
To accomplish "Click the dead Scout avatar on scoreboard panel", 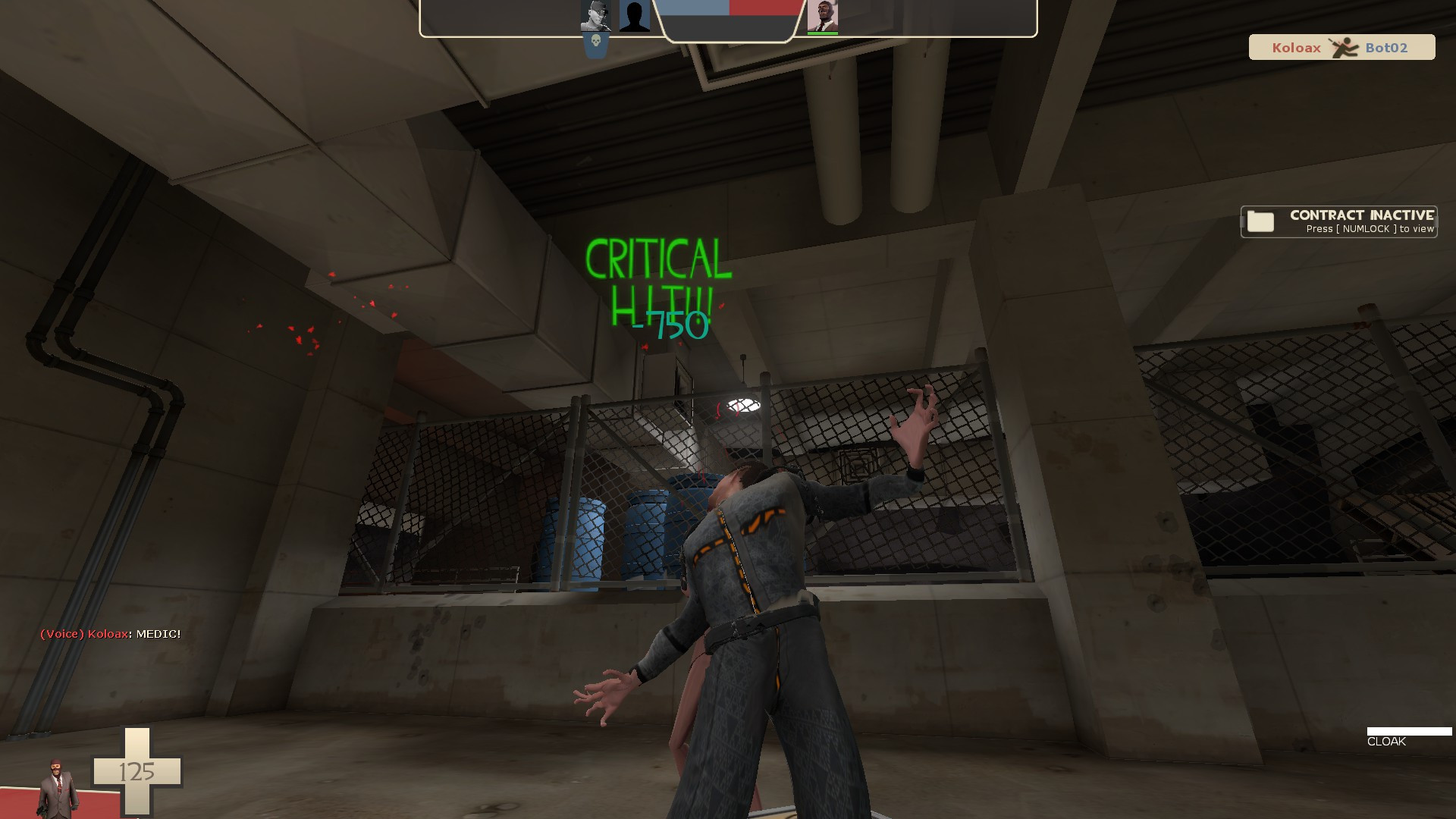I will coord(595,14).
